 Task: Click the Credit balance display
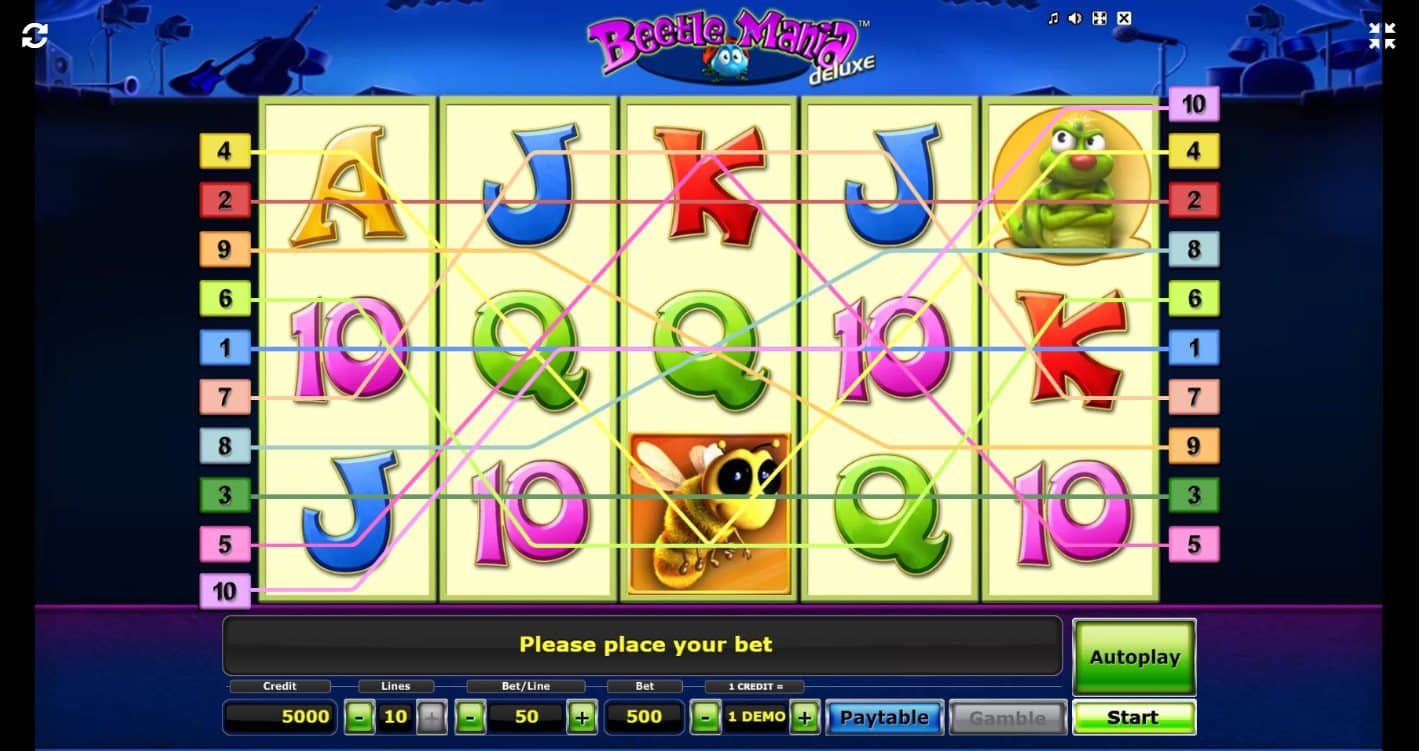(x=279, y=716)
